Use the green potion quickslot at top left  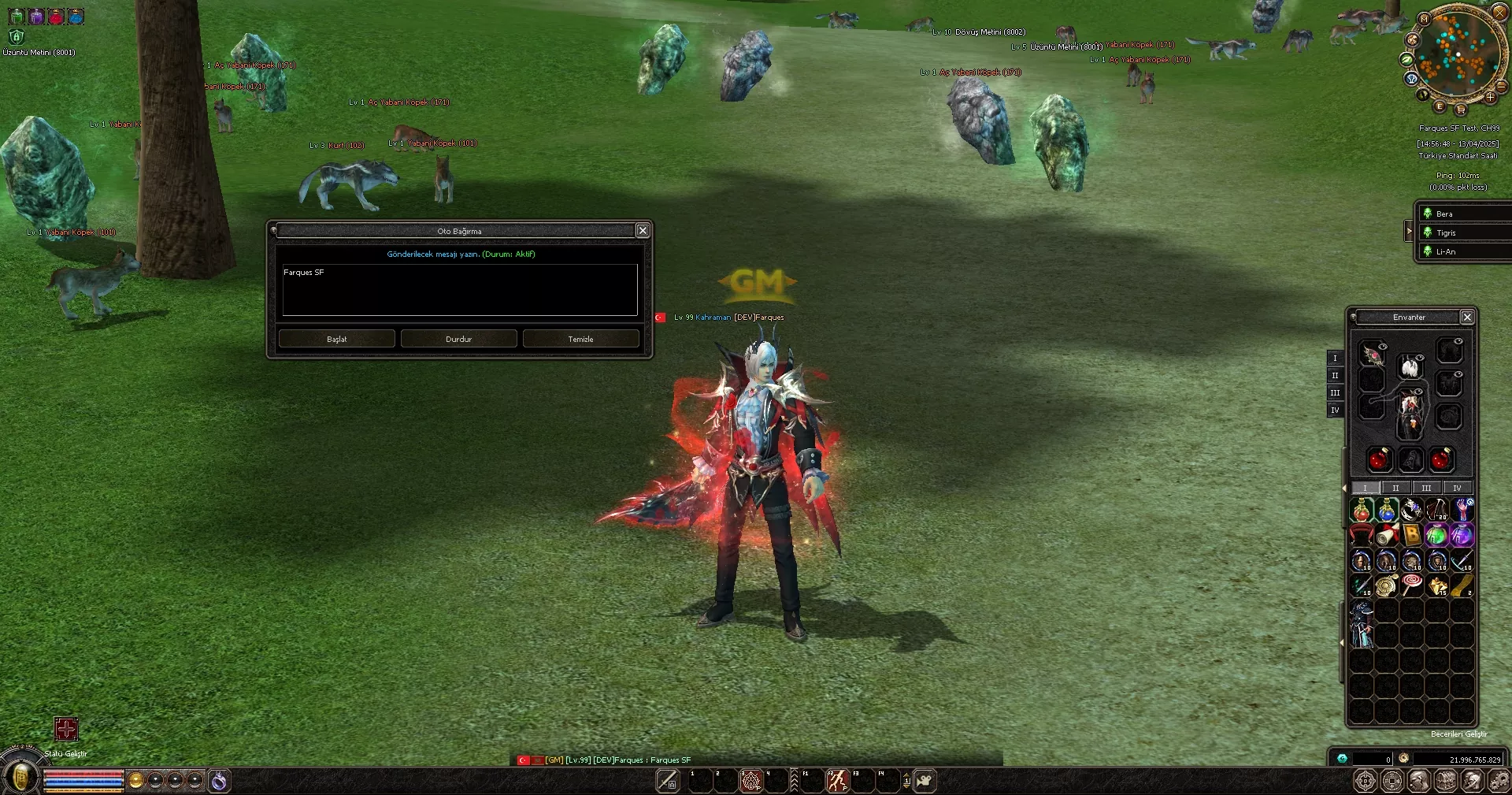click(16, 15)
